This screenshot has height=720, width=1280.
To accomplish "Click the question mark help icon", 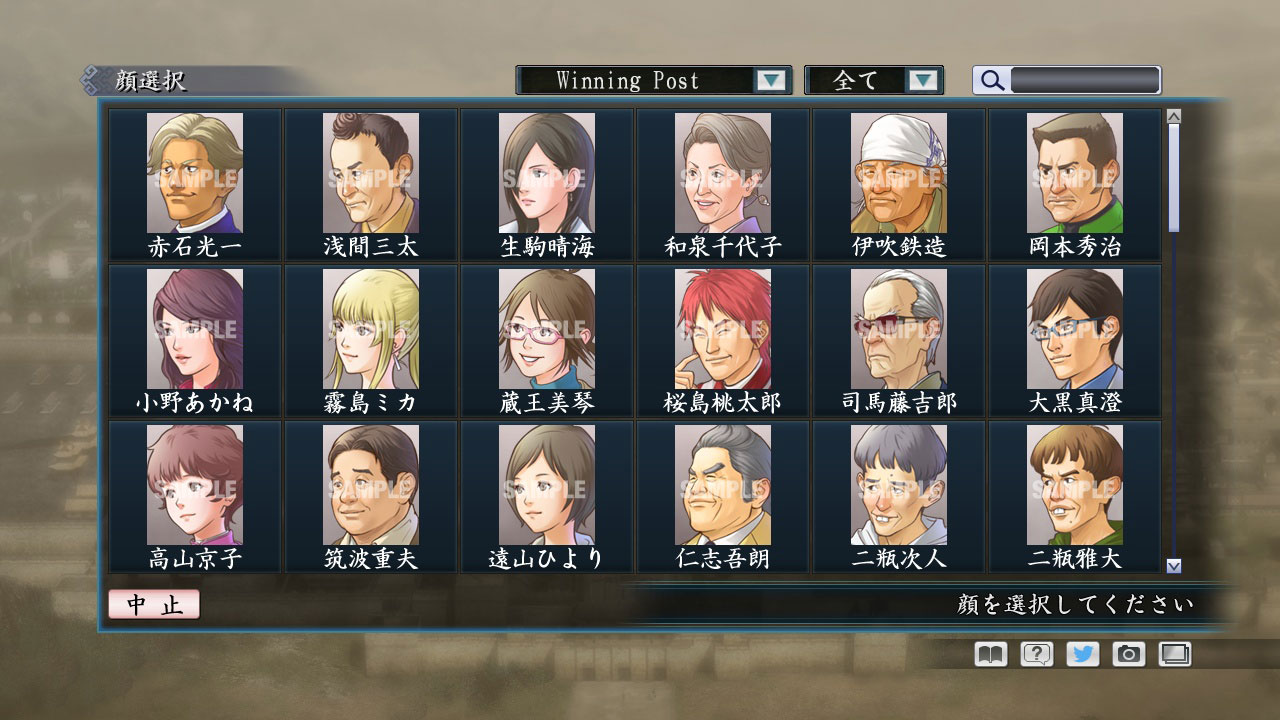I will pyautogui.click(x=1035, y=654).
